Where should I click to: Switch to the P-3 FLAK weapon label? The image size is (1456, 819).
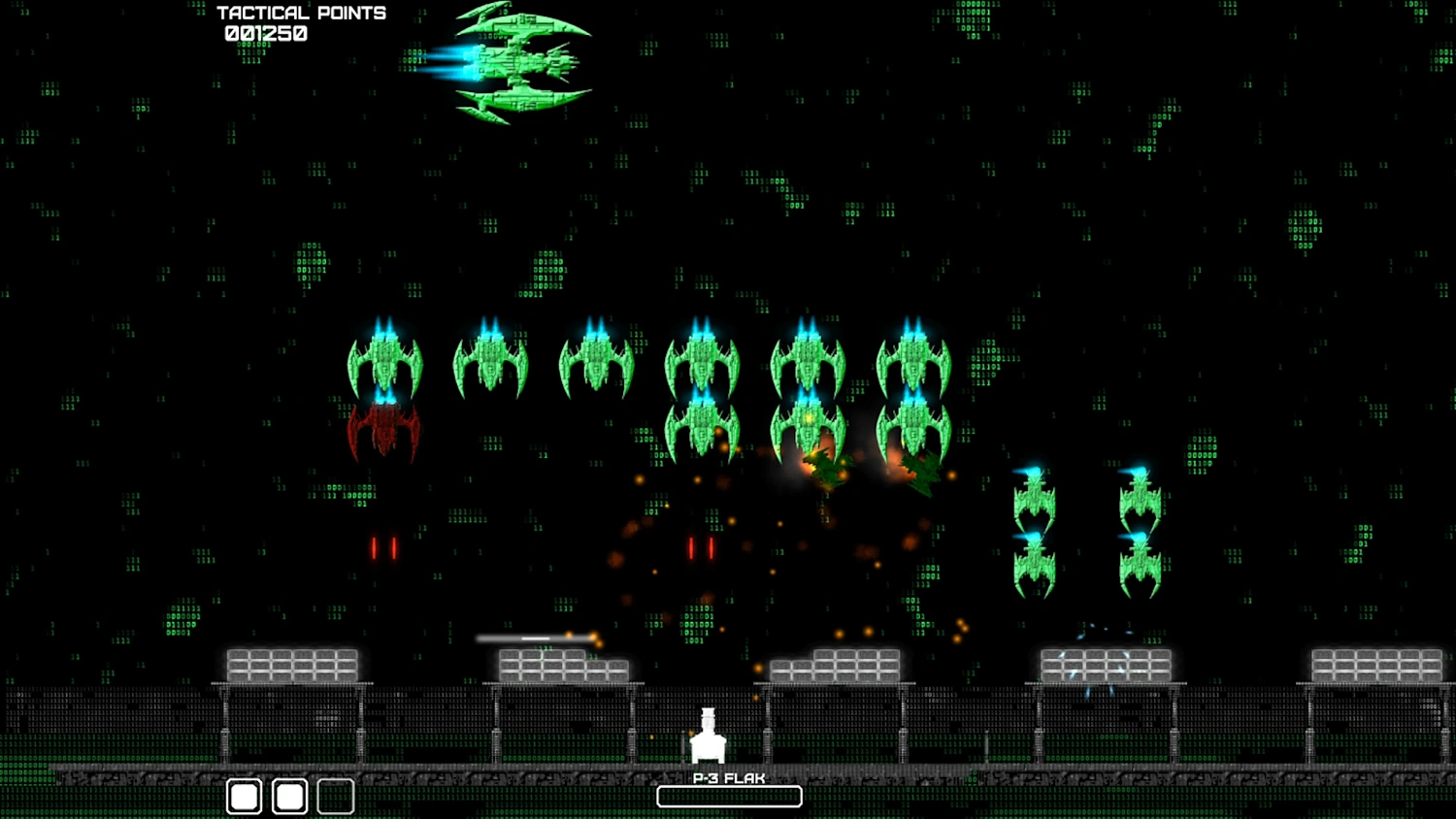pos(729,777)
